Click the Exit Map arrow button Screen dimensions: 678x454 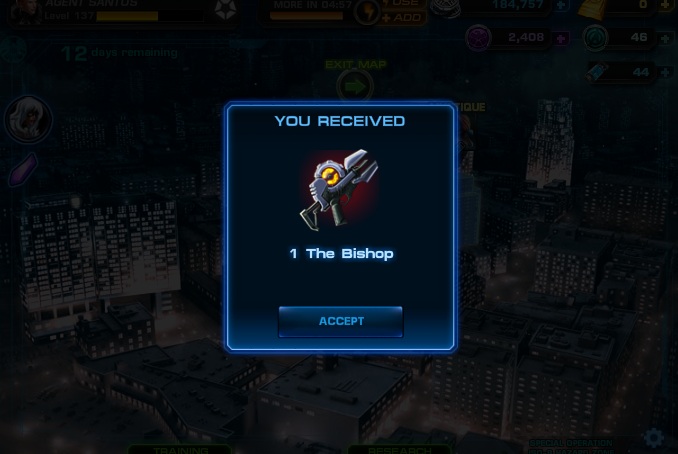(355, 86)
